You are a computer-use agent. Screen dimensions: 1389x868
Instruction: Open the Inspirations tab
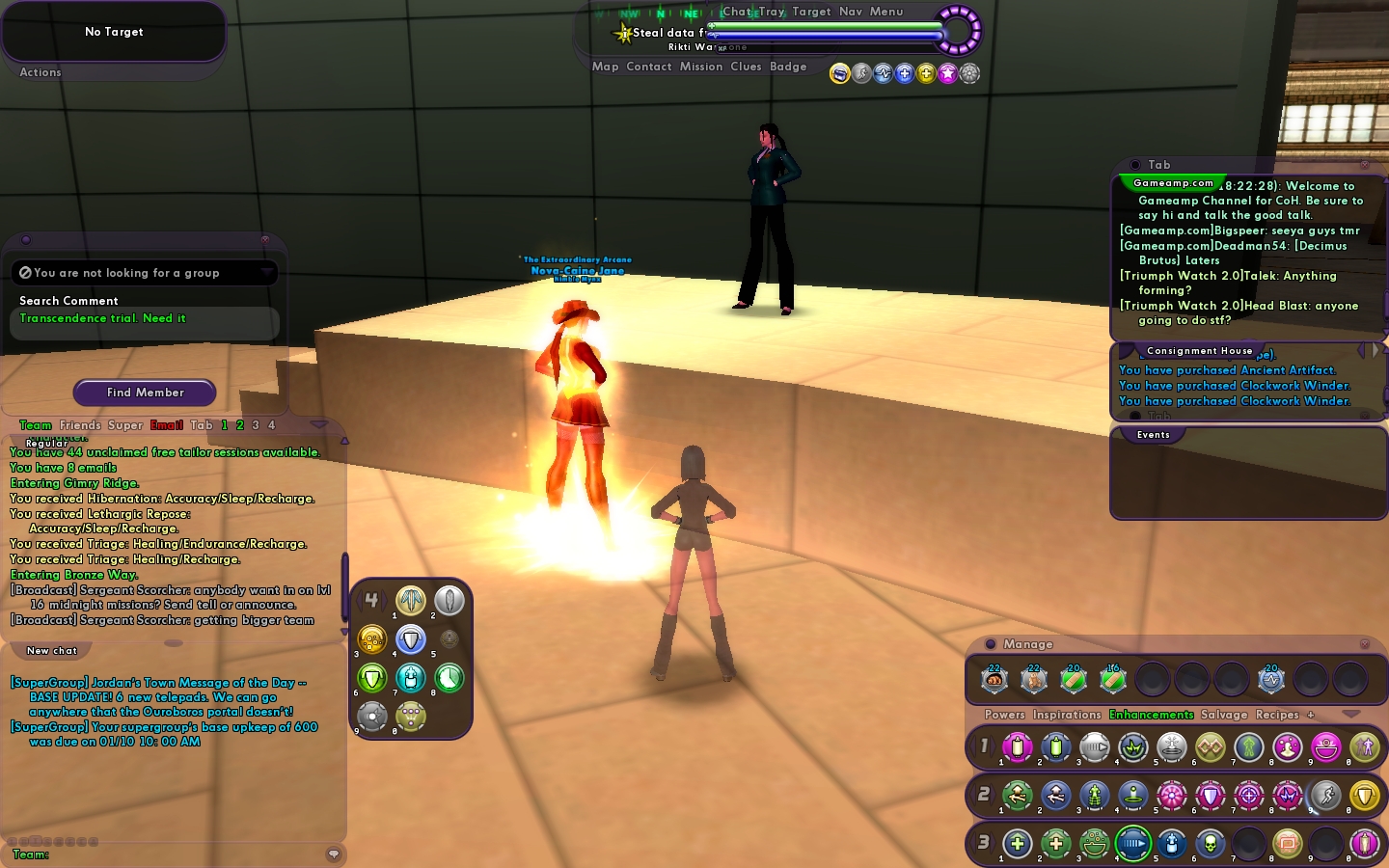[x=1067, y=715]
